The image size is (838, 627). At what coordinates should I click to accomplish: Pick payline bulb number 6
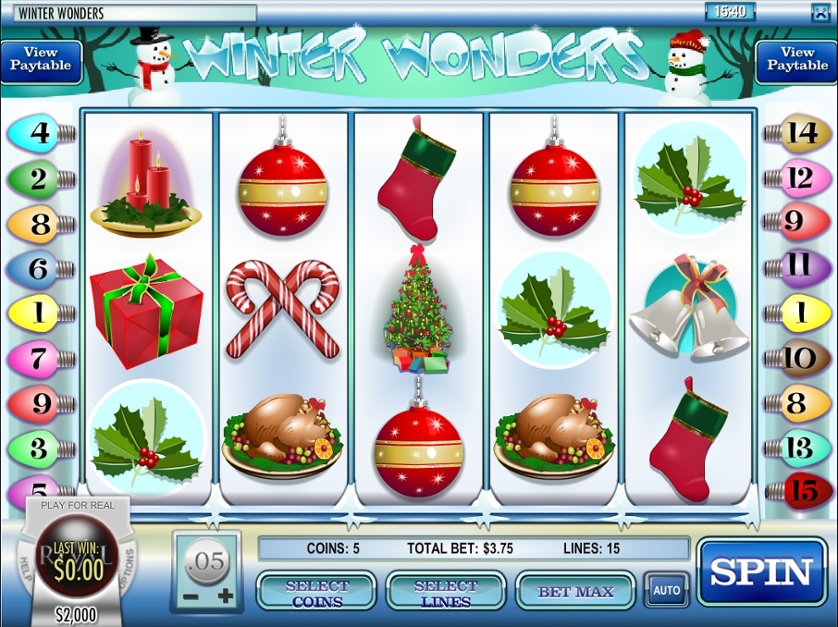tap(40, 268)
